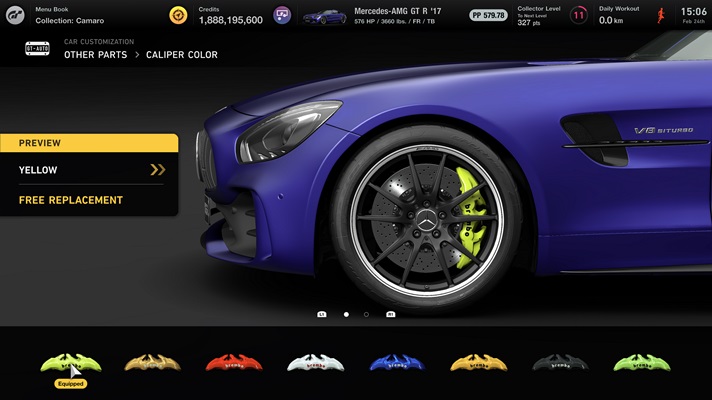Choose the gold brake caliper swatch
Image resolution: width=712 pixels, height=400 pixels.
pos(151,363)
